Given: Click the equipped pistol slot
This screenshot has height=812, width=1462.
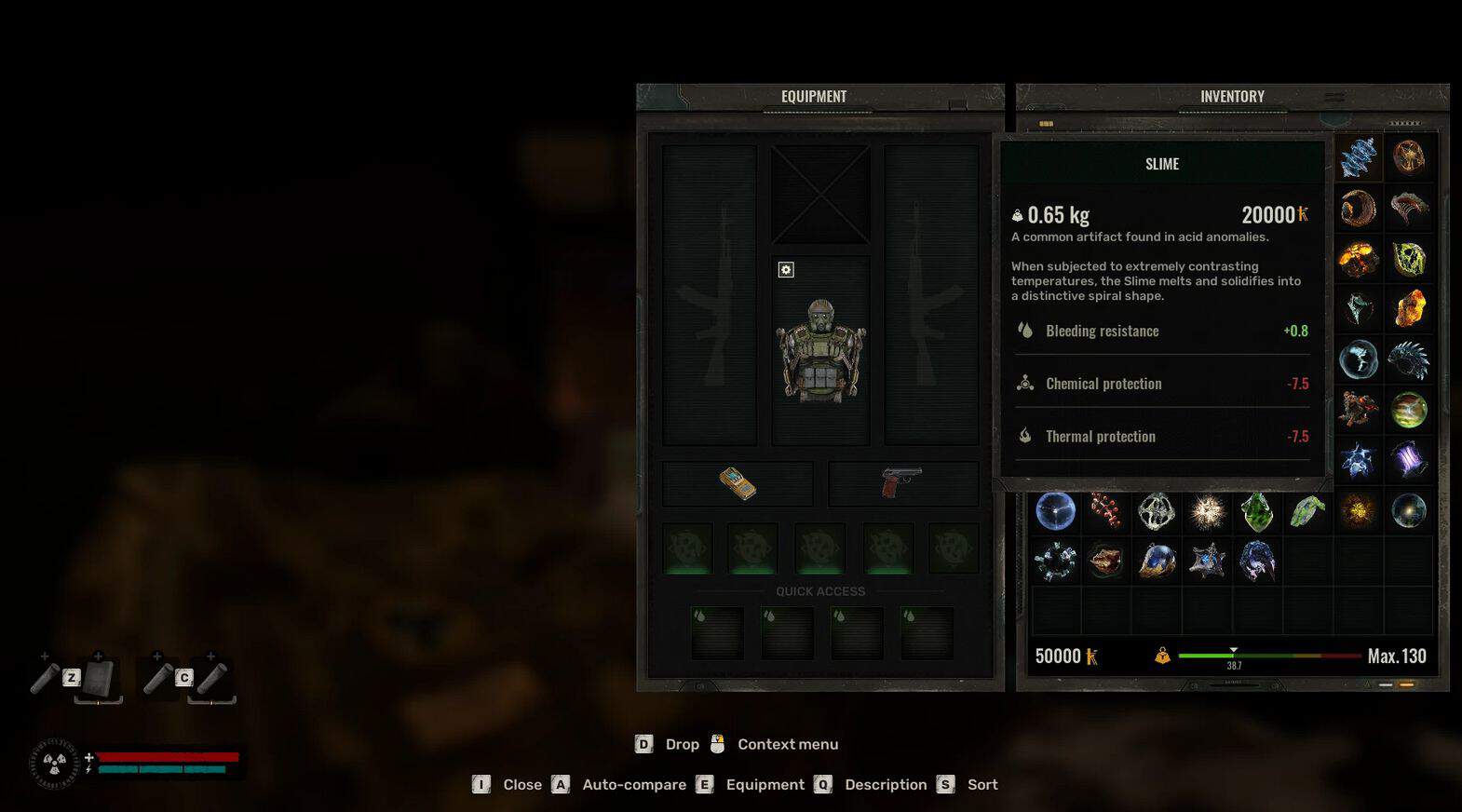Looking at the screenshot, I should click(901, 483).
